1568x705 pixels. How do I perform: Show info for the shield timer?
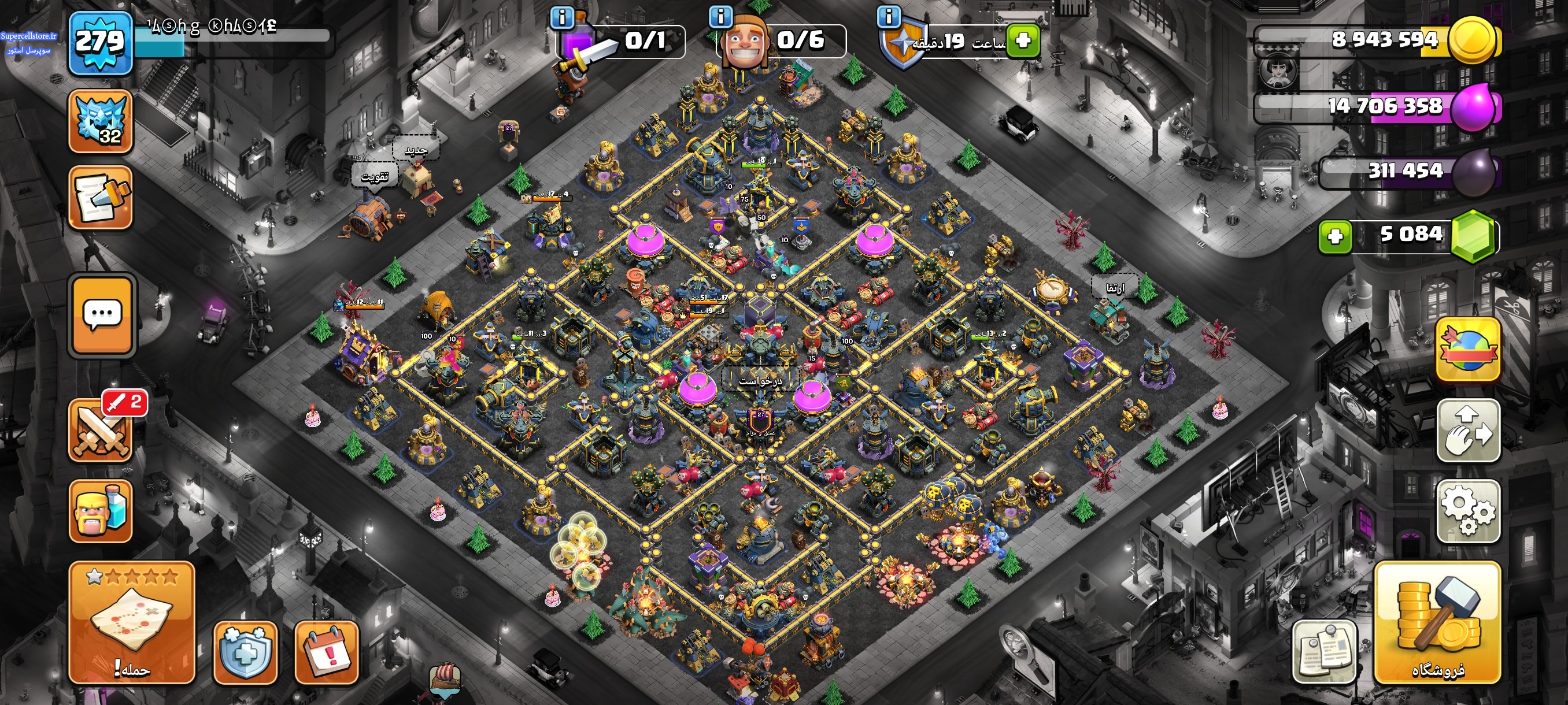tap(889, 17)
